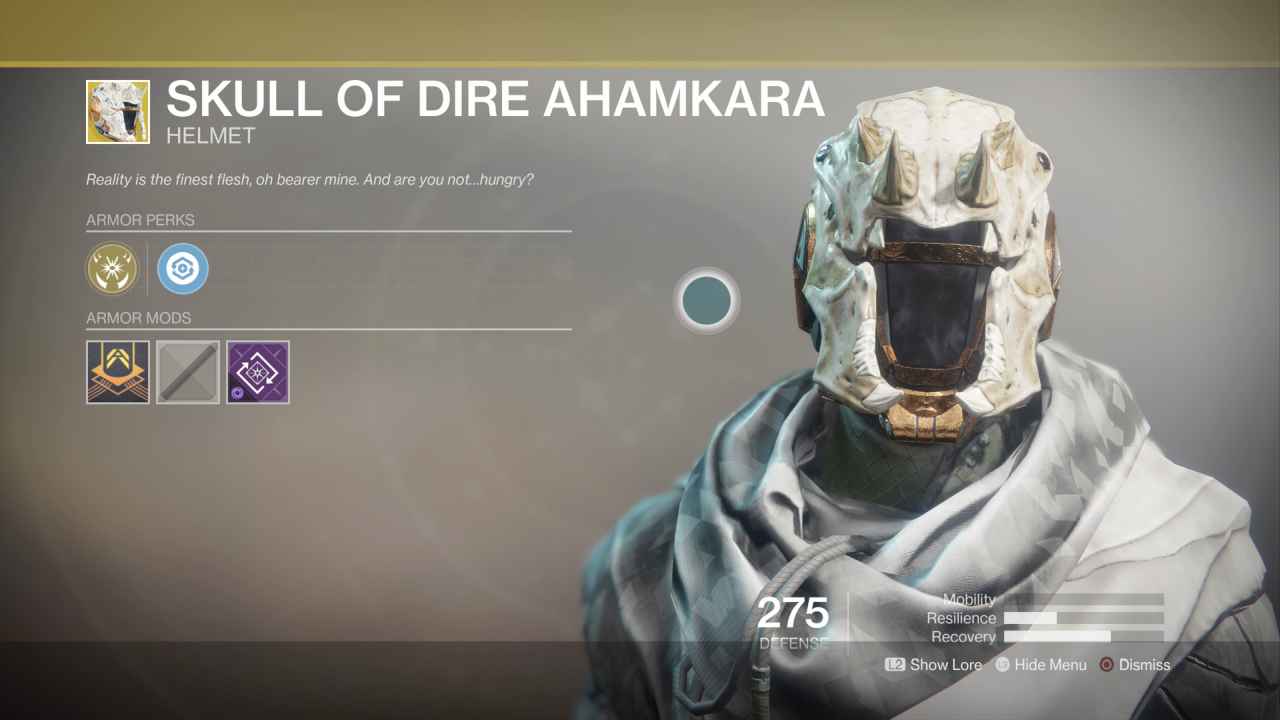1280x720 pixels.
Task: Activate Show Lore for the helmet
Action: (932, 665)
